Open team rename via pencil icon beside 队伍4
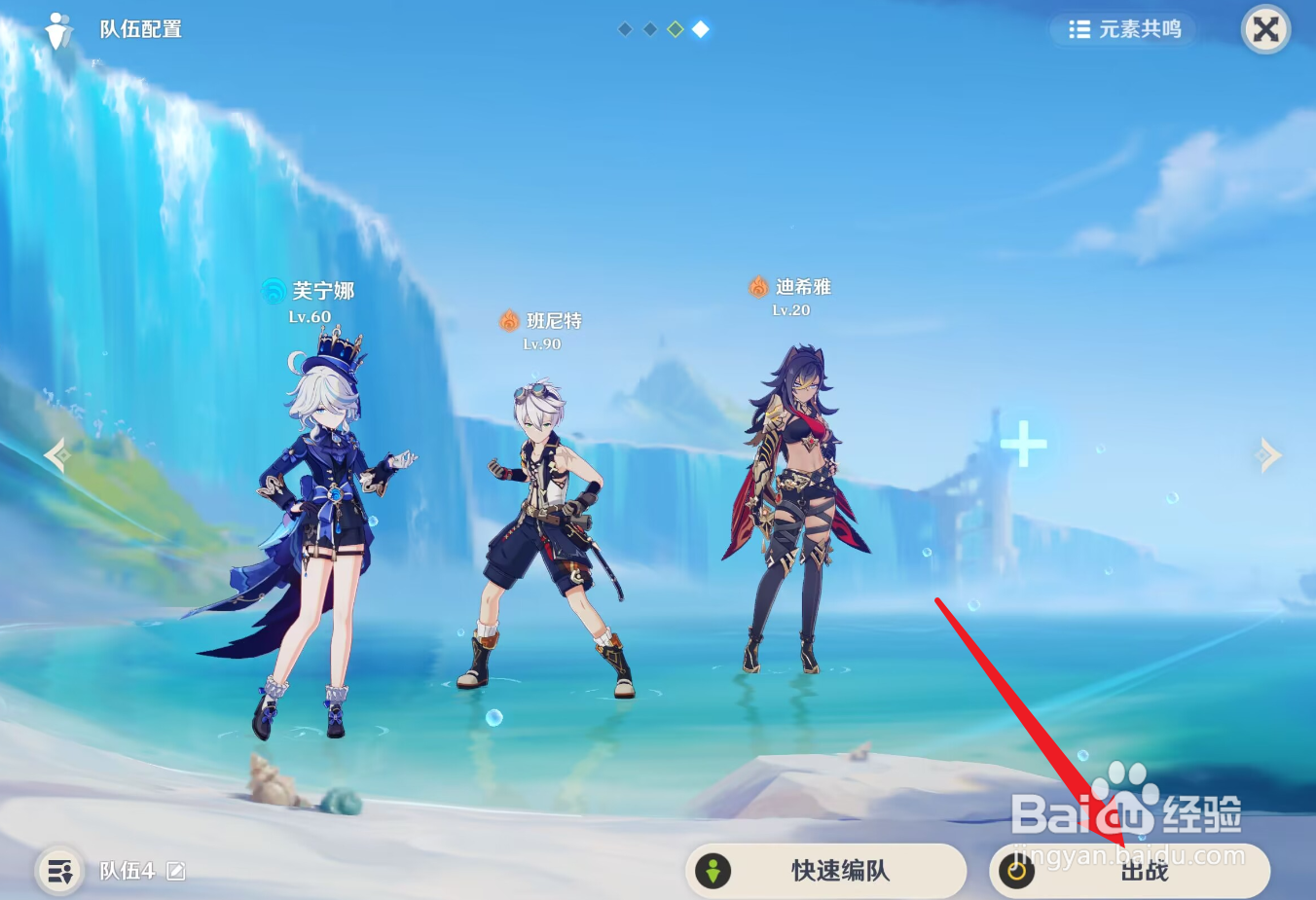Viewport: 1316px width, 900px height. pyautogui.click(x=176, y=871)
